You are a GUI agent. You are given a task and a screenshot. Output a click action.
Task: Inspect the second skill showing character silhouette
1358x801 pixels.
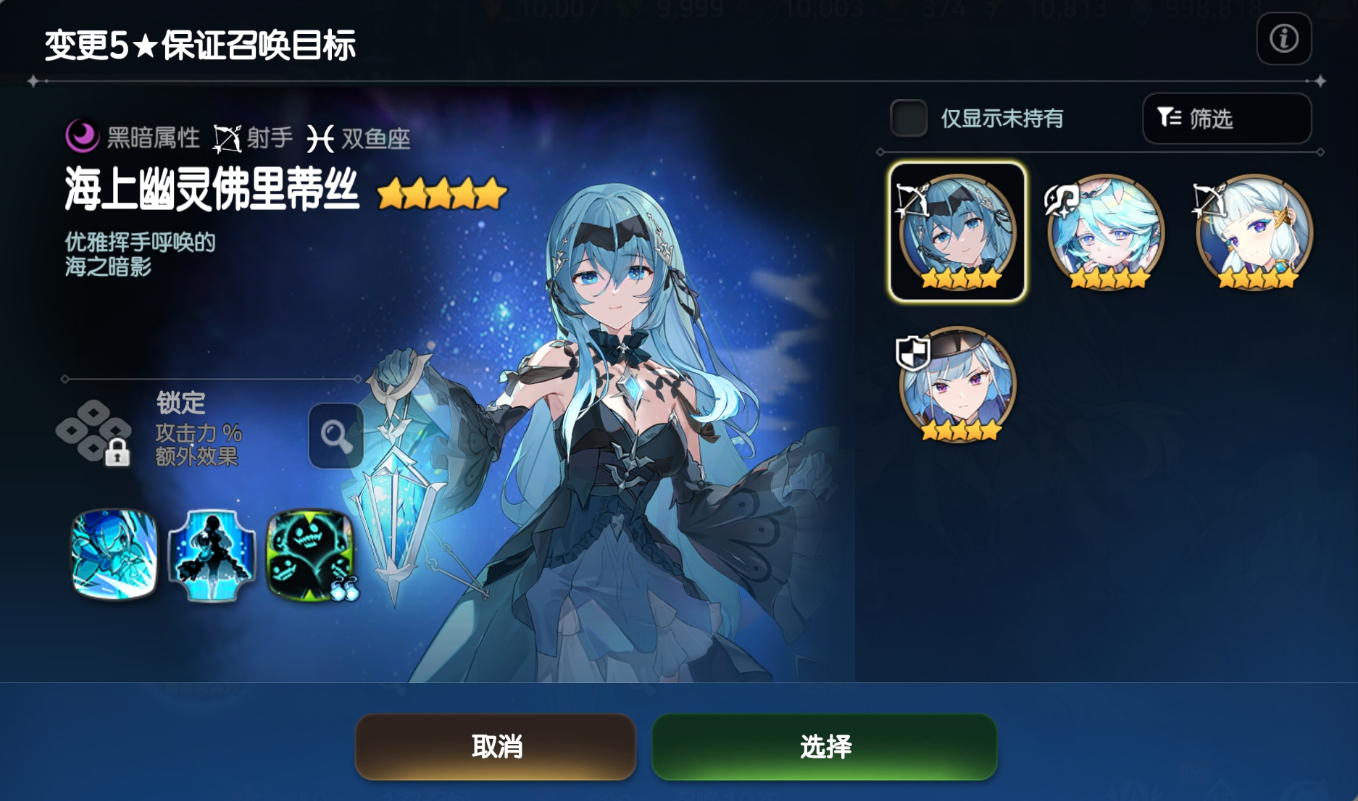[210, 553]
